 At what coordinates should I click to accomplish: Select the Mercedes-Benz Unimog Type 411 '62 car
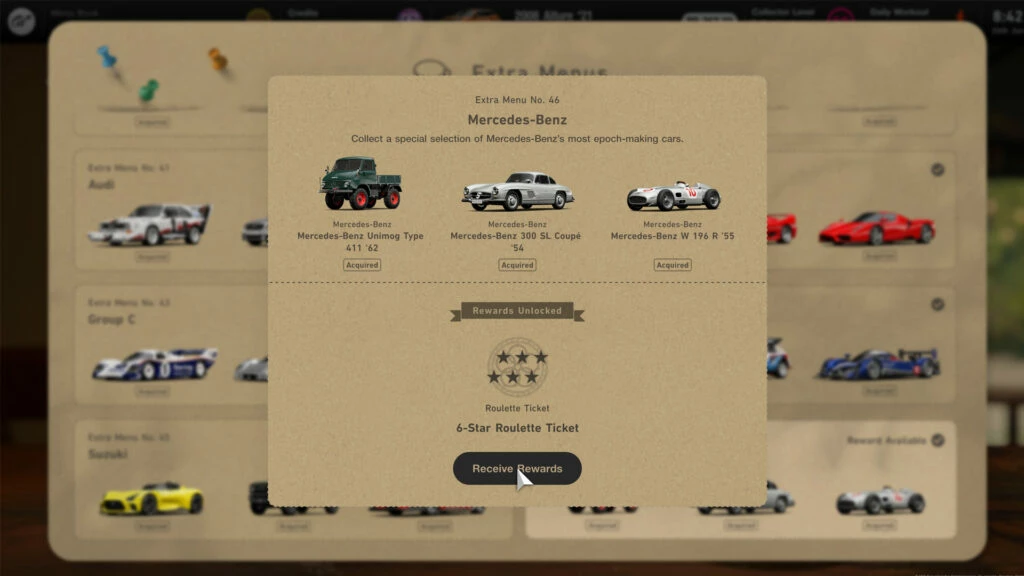click(x=360, y=185)
